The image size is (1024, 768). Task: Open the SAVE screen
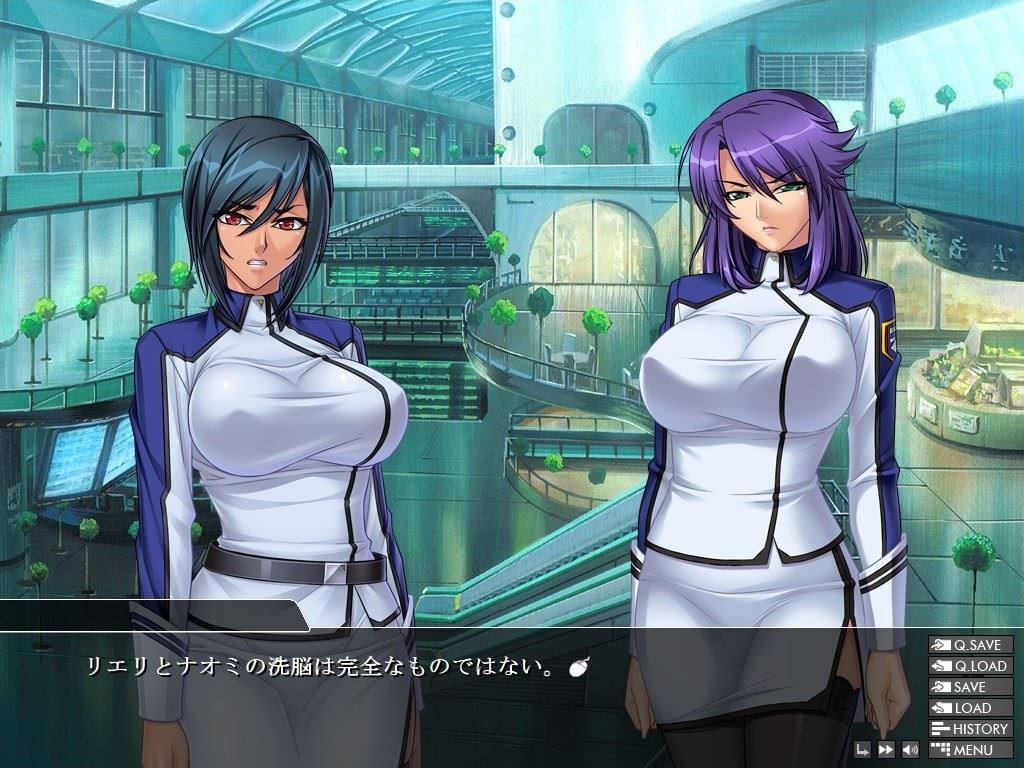tap(970, 687)
